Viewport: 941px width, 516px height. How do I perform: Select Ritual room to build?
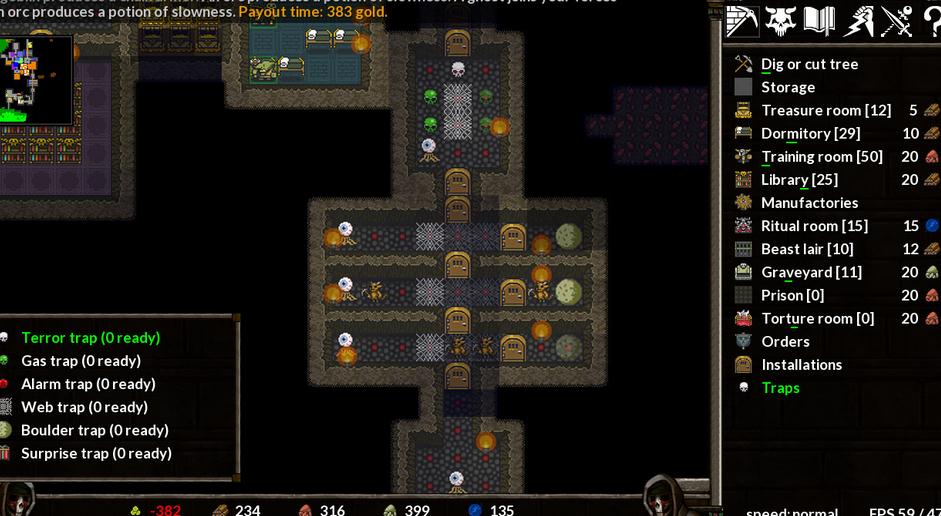pyautogui.click(x=814, y=226)
